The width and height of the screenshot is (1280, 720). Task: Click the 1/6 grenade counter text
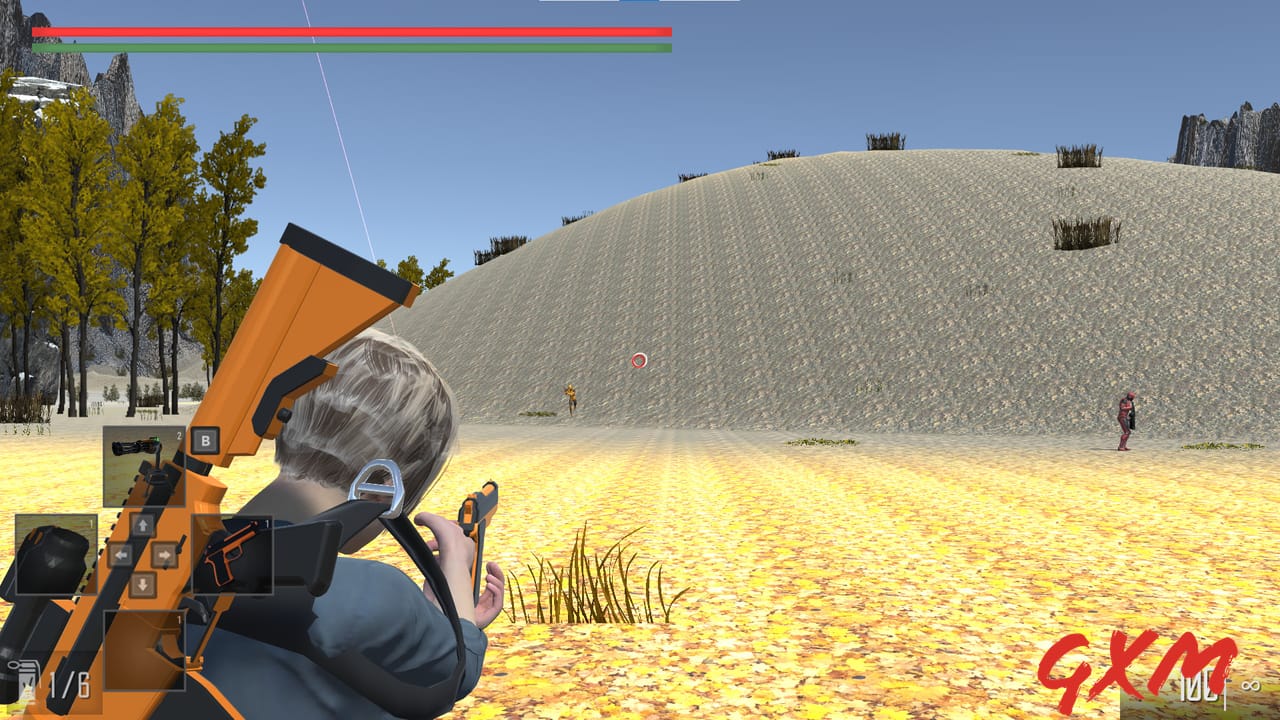click(x=68, y=686)
